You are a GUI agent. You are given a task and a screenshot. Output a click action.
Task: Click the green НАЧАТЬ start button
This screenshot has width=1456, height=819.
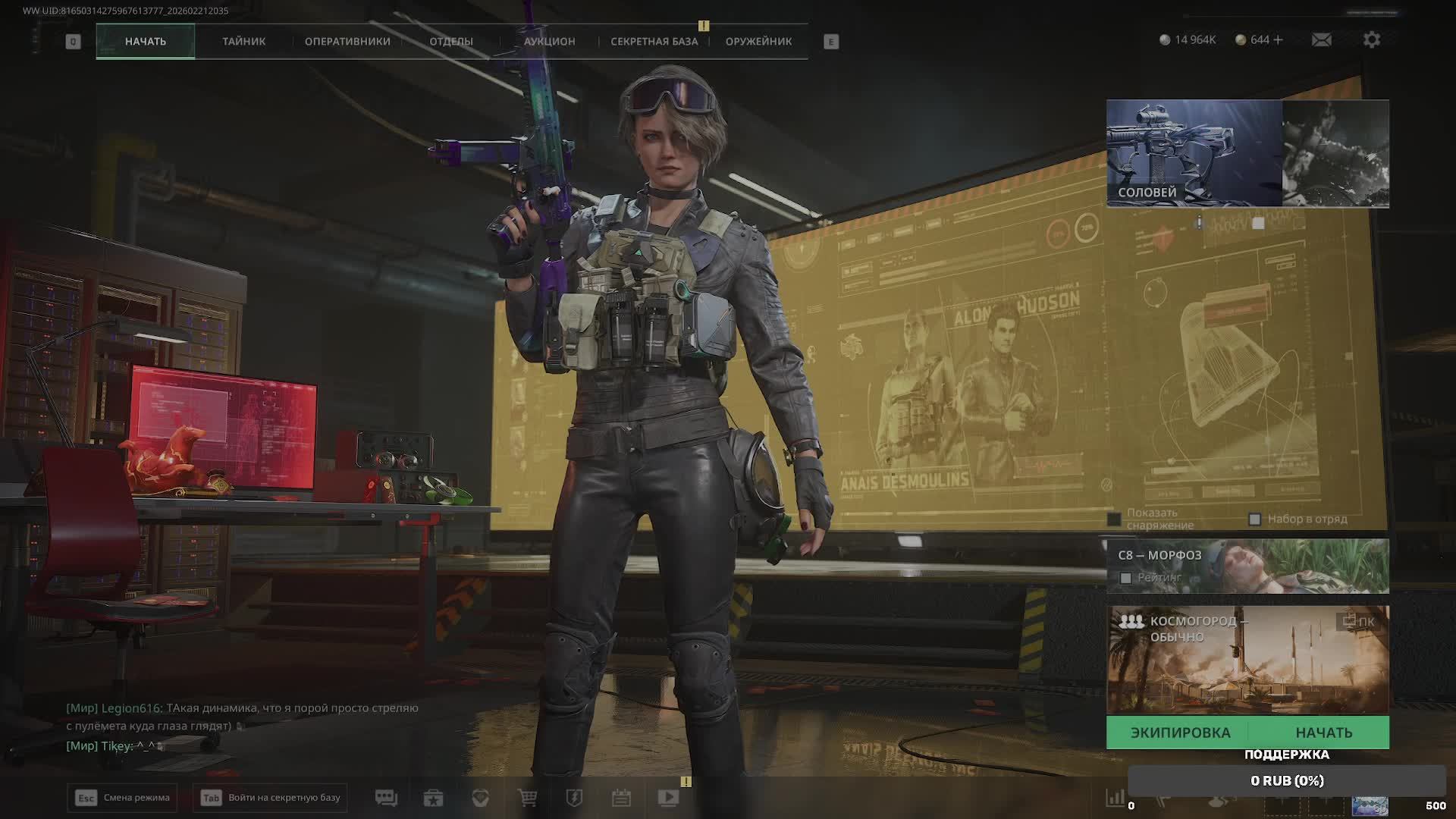tap(1323, 733)
